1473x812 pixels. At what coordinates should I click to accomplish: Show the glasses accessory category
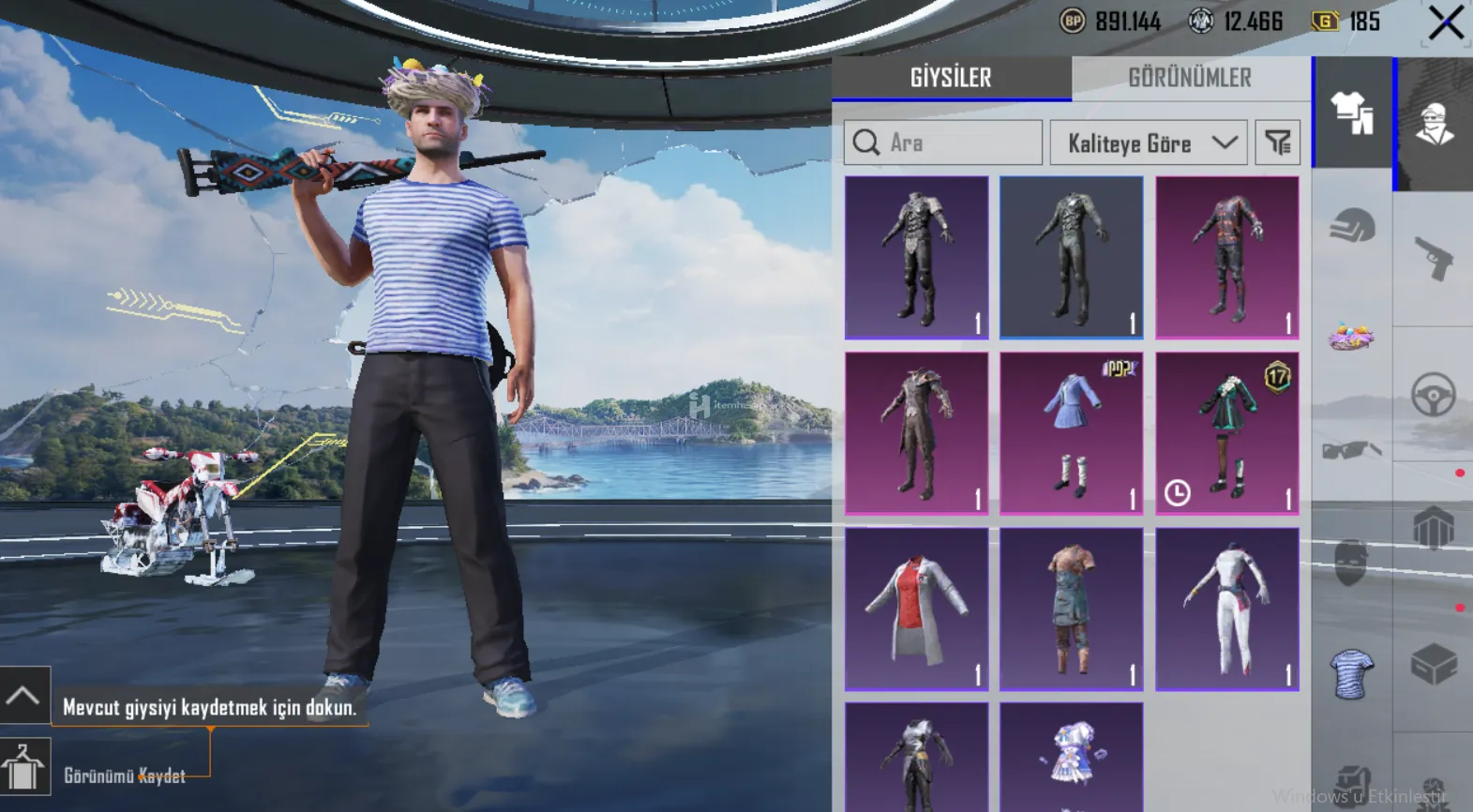pos(1352,450)
